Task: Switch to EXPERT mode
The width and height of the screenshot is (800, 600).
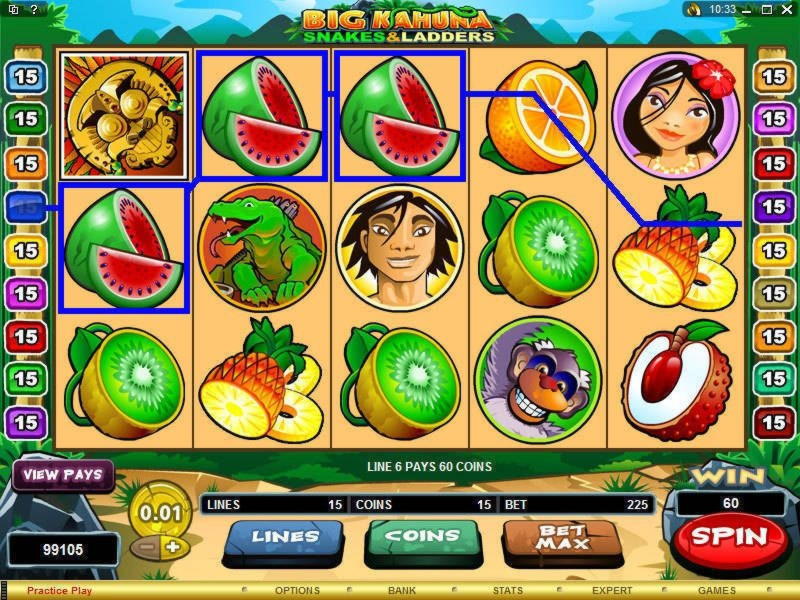Action: coord(612,591)
